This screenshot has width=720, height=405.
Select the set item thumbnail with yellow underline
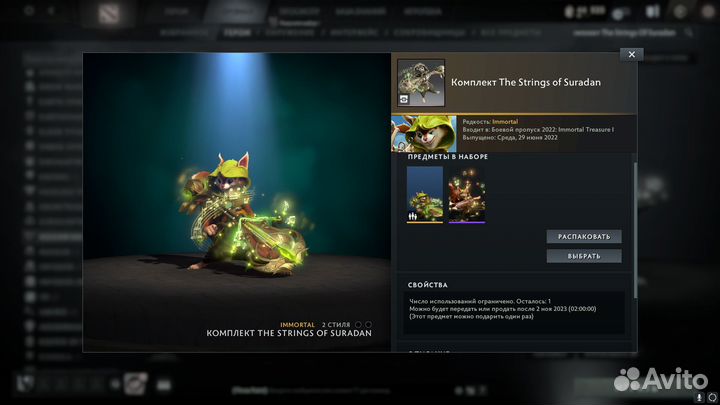(424, 193)
